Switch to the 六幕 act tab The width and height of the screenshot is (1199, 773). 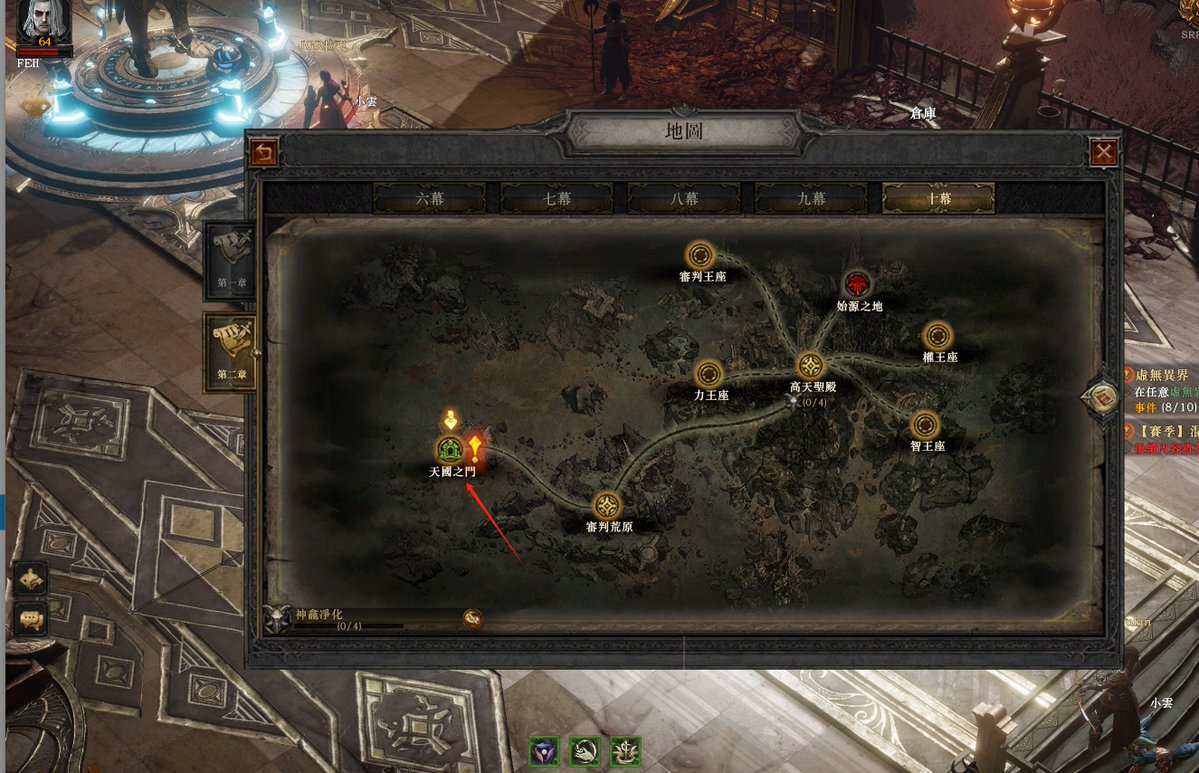(x=429, y=198)
